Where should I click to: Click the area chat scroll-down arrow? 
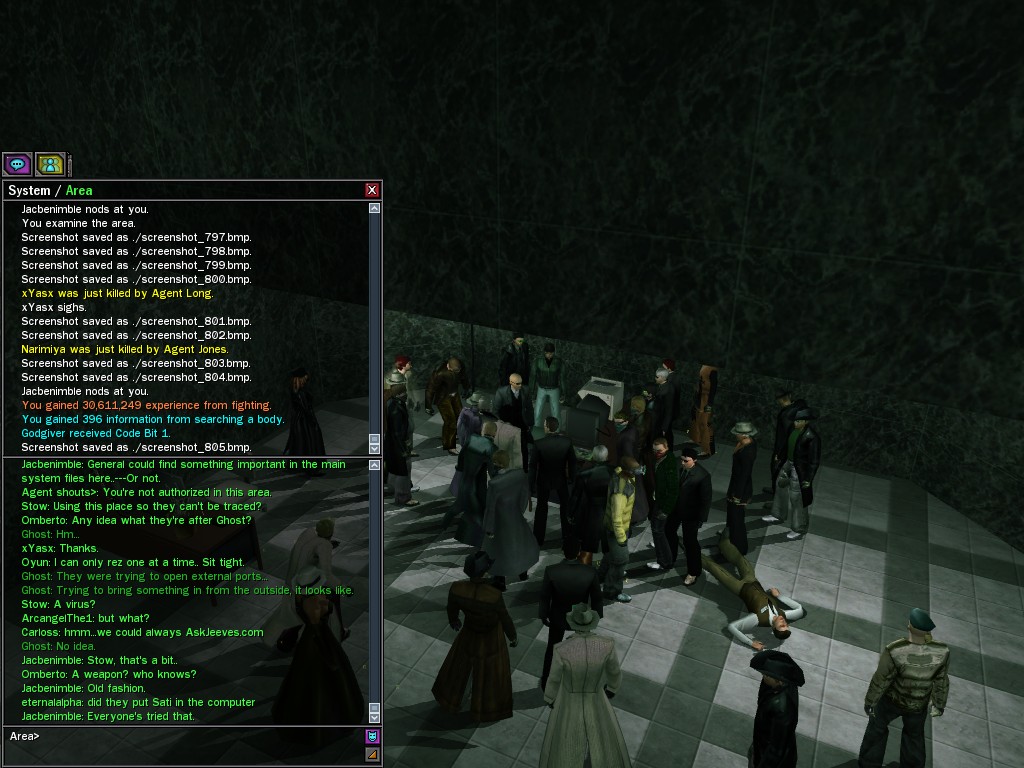375,716
